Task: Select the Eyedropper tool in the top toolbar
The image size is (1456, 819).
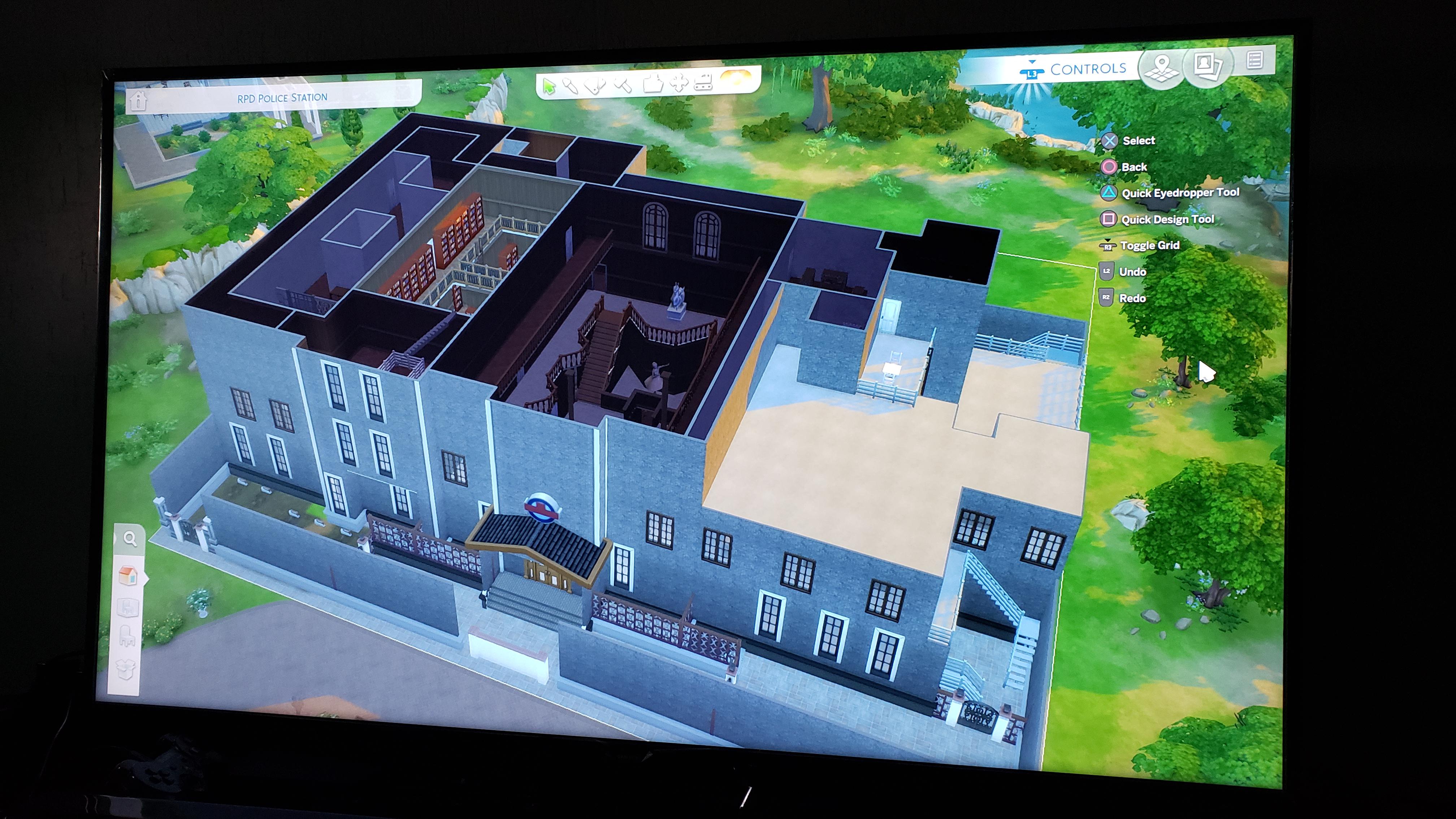Action: 571,86
